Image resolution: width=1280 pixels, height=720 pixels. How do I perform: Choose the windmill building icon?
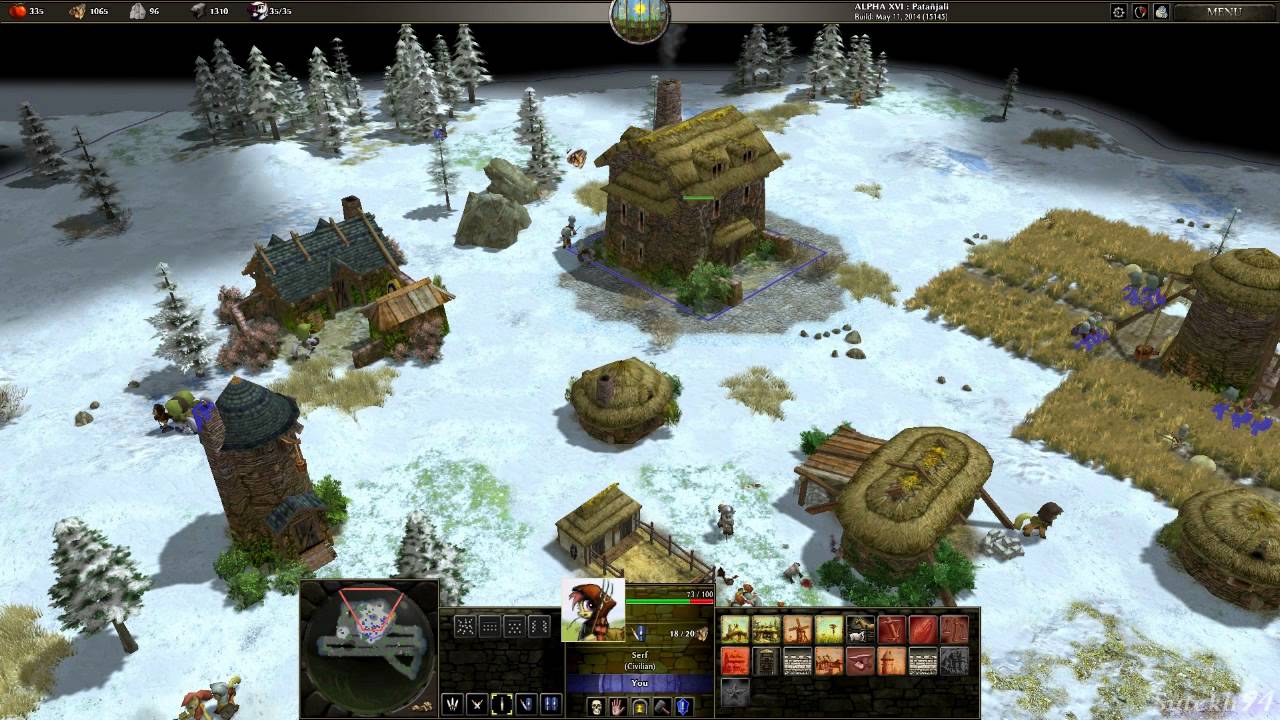(797, 630)
